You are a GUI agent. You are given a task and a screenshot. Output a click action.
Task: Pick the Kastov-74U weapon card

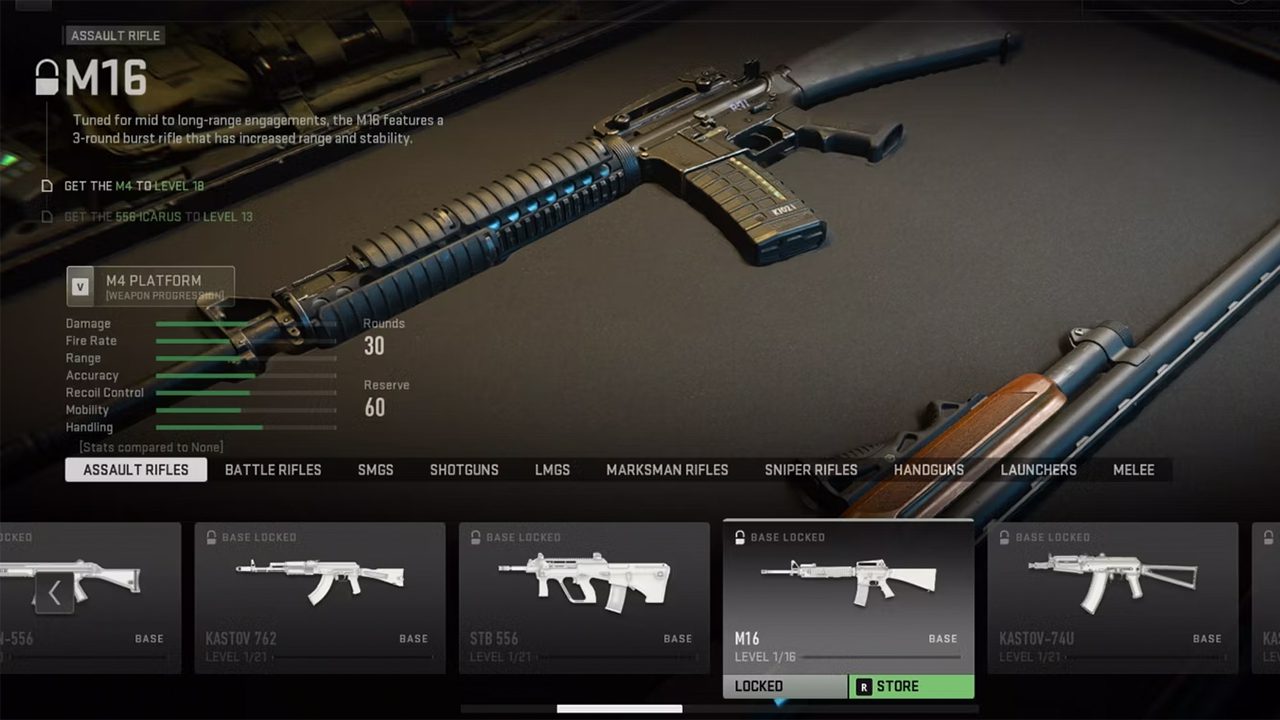tap(1112, 597)
